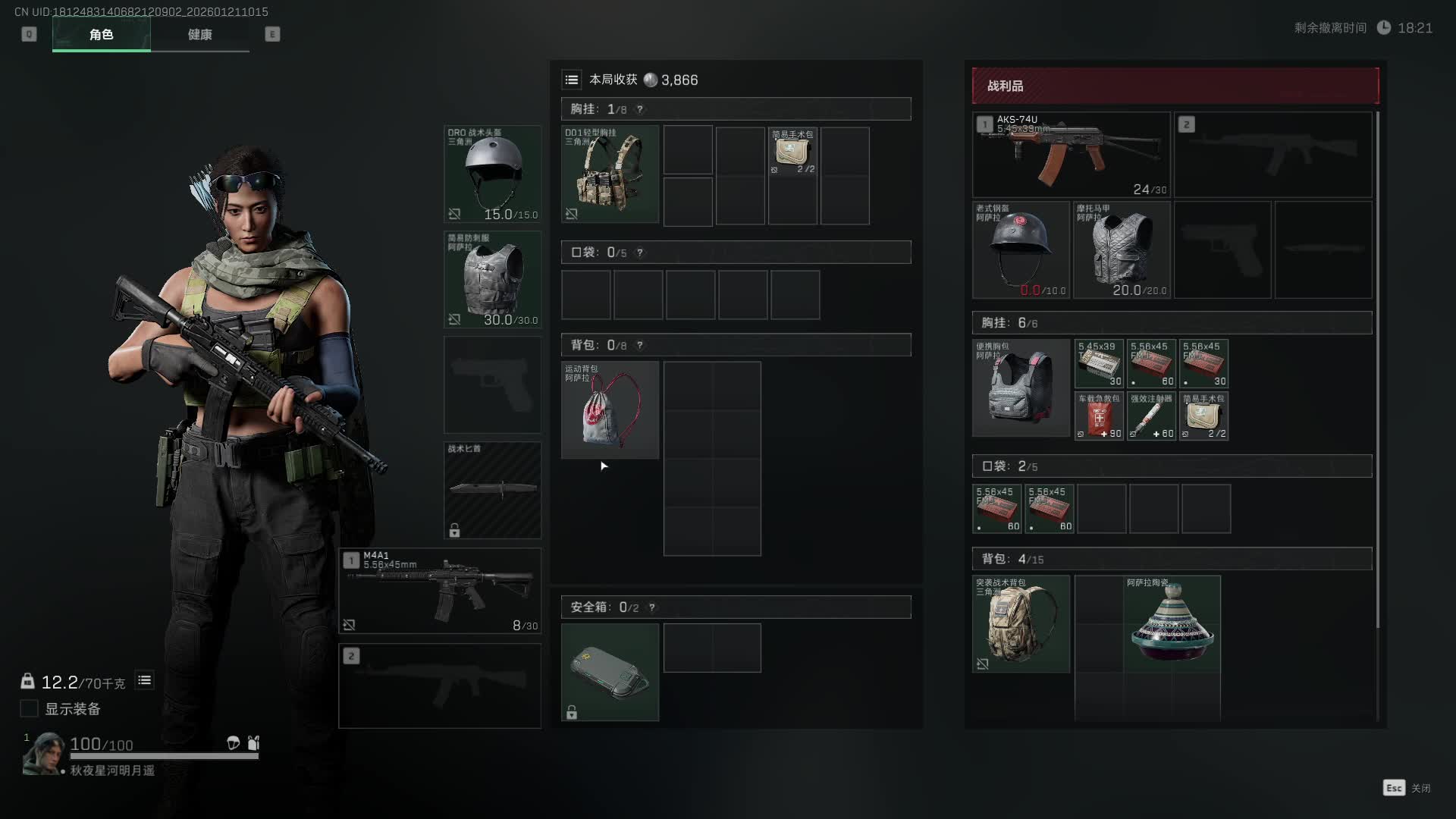Take the 老式钢盔 helmet from loot
Image resolution: width=1456 pixels, height=819 pixels.
1021,249
